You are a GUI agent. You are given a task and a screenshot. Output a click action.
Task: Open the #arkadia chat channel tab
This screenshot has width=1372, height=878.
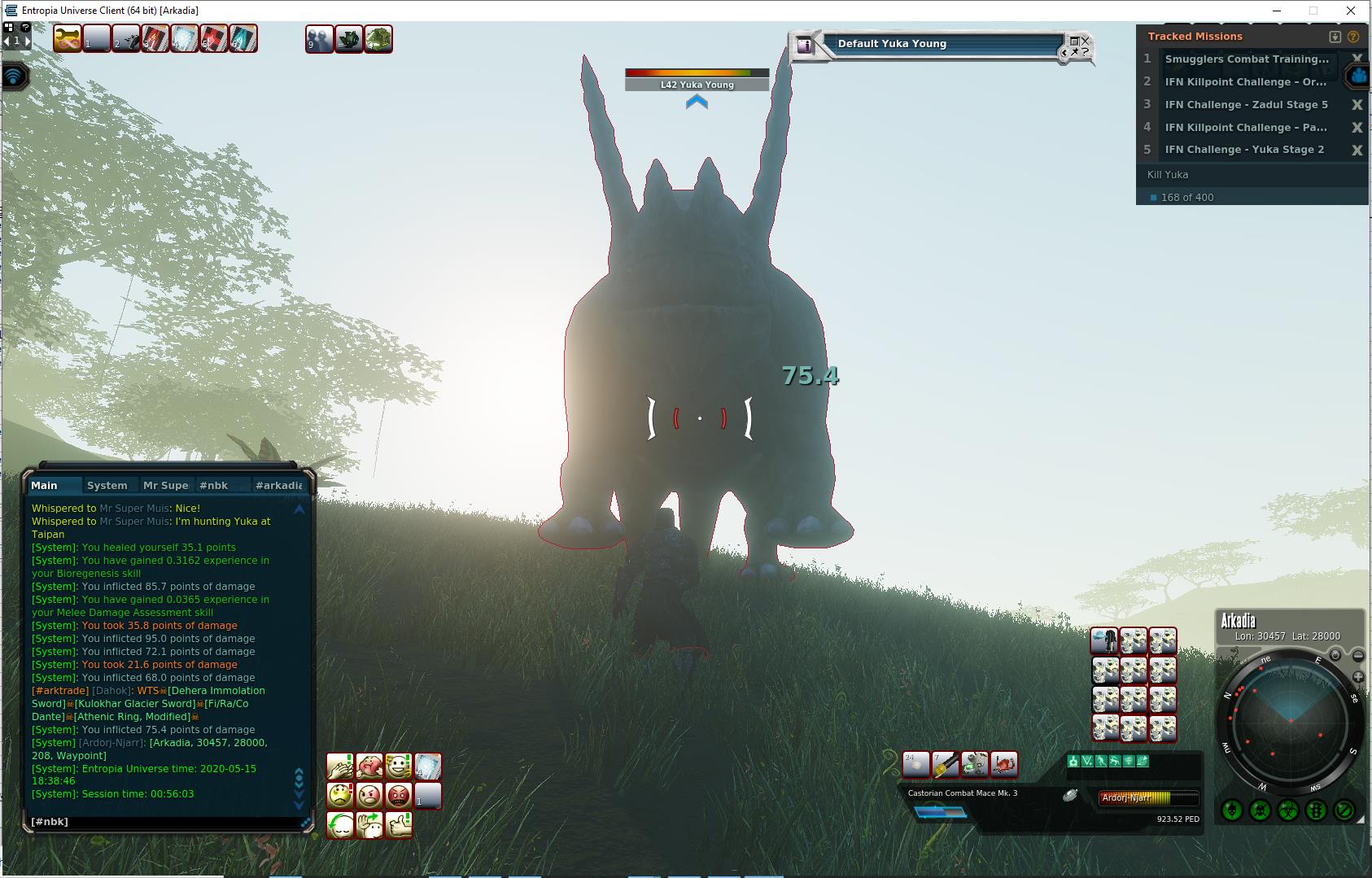(x=277, y=486)
